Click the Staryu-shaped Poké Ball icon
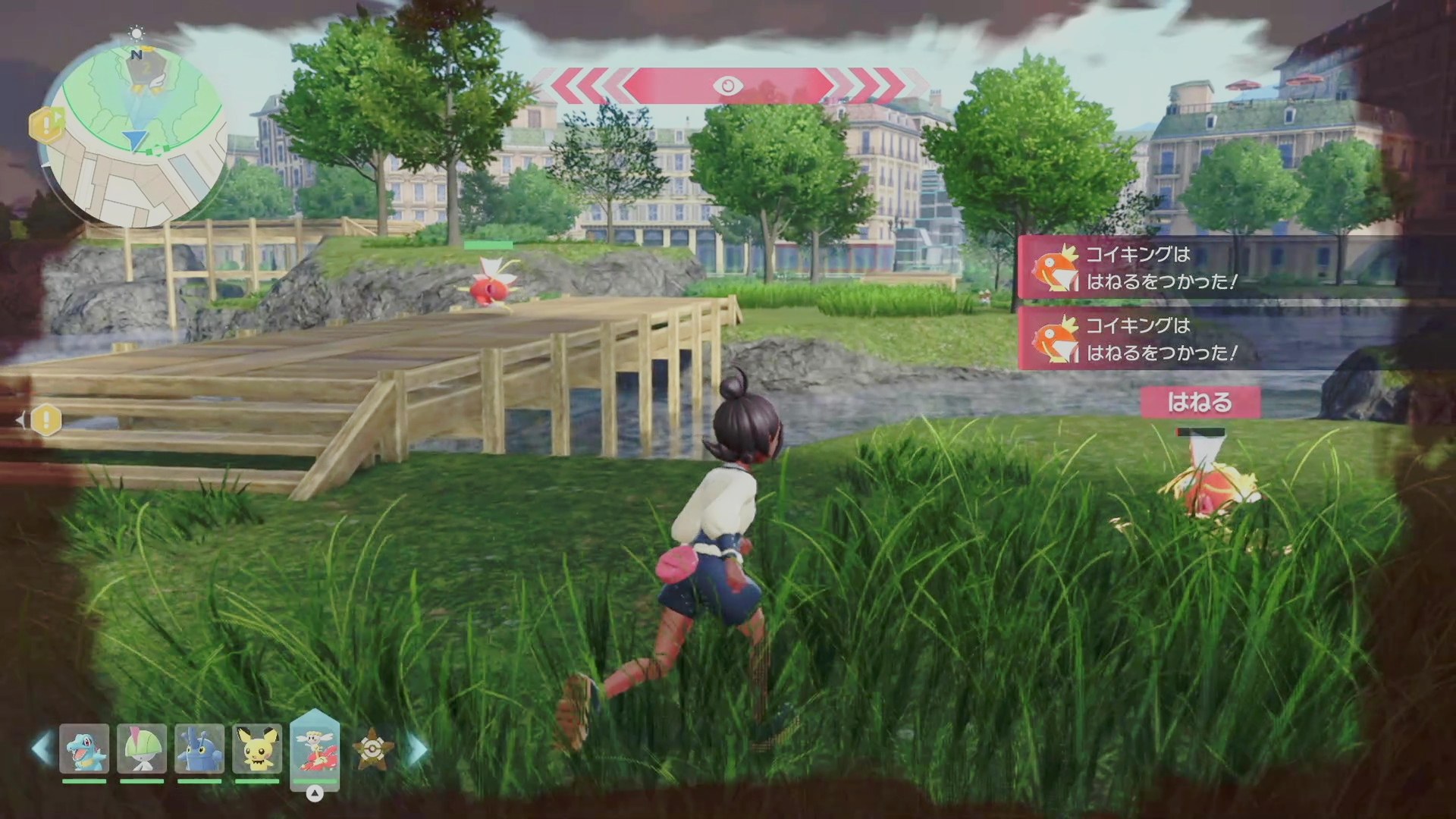The height and width of the screenshot is (819, 1456). (373, 749)
